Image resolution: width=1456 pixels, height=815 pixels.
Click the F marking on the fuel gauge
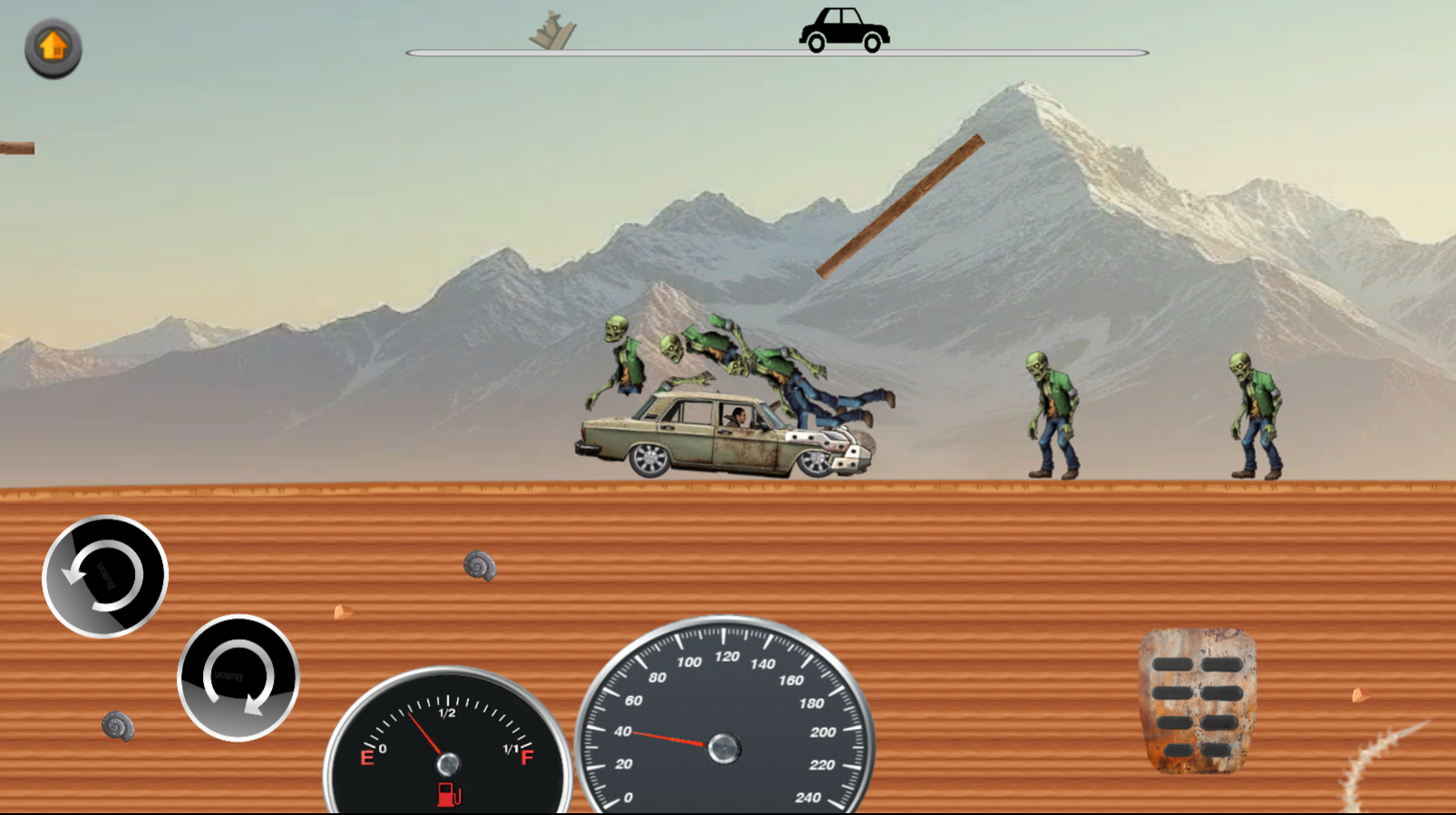click(528, 758)
